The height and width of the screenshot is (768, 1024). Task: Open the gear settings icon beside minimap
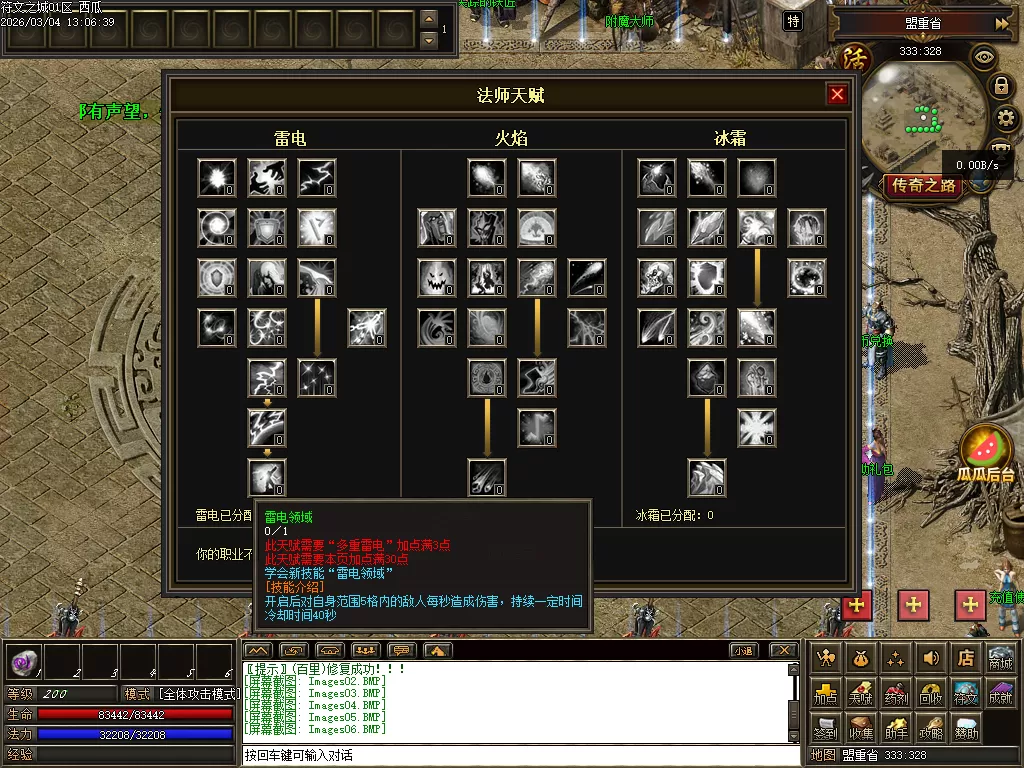point(1007,119)
